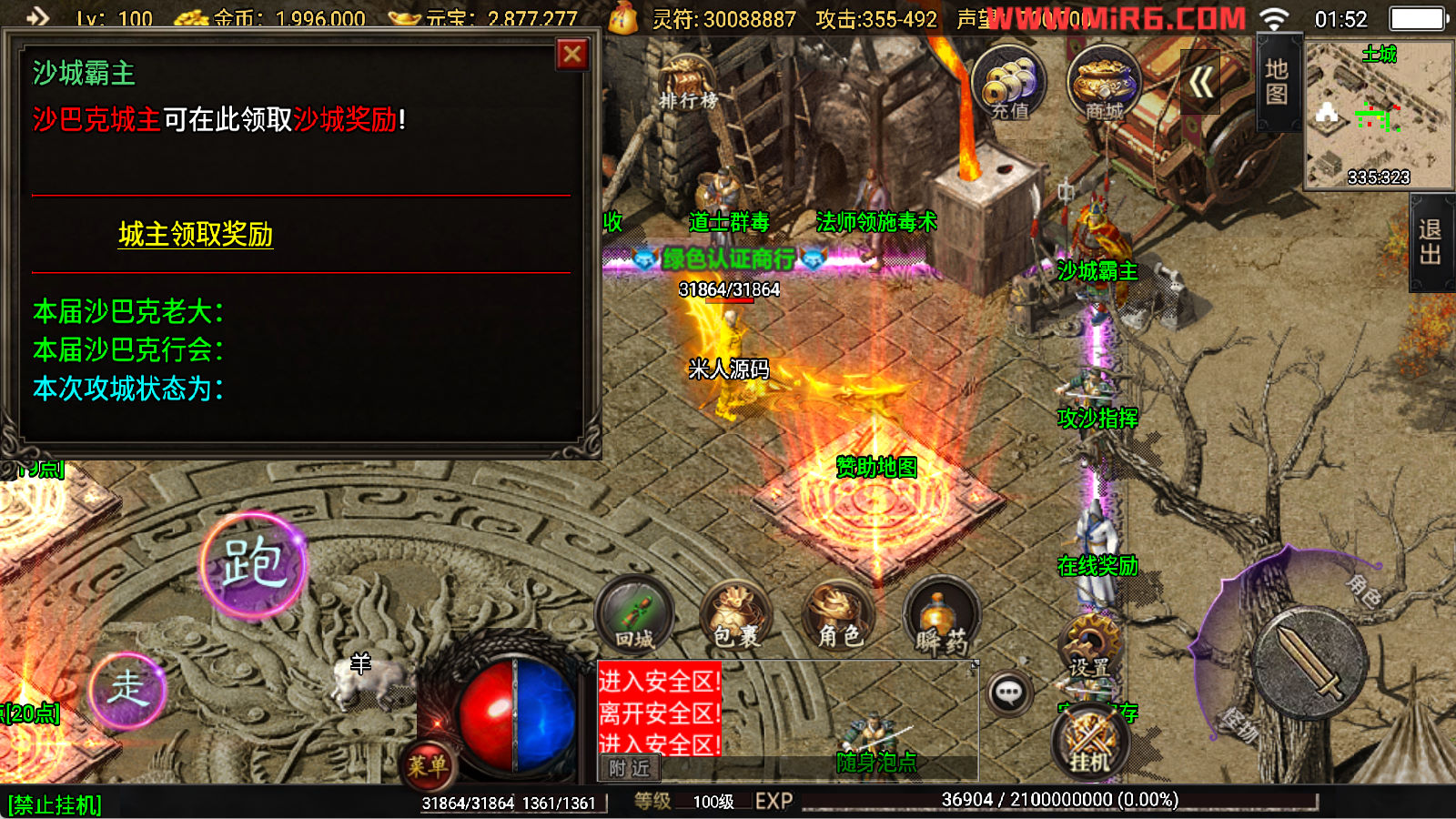Use the 回城 return-to-town icon
The image size is (1456, 819).
coord(634,616)
